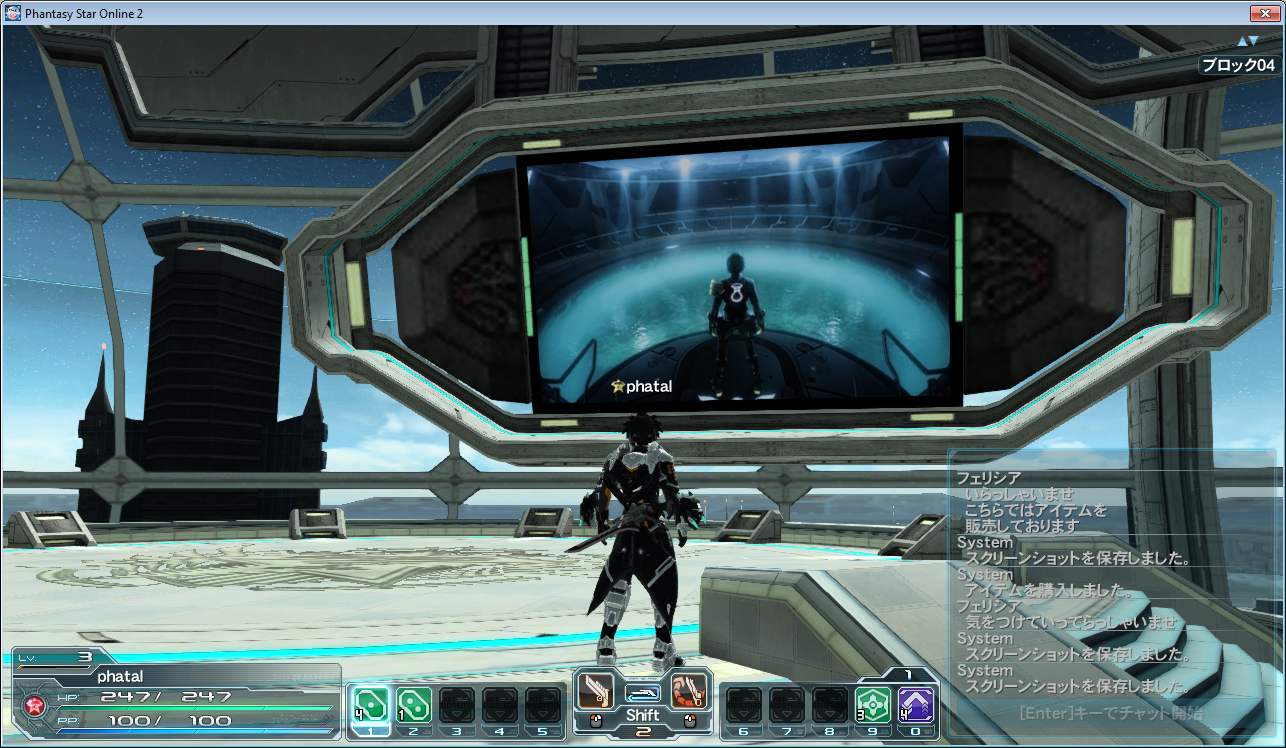
Task: Expand the empty subpalette slot 3
Action: tap(456, 703)
